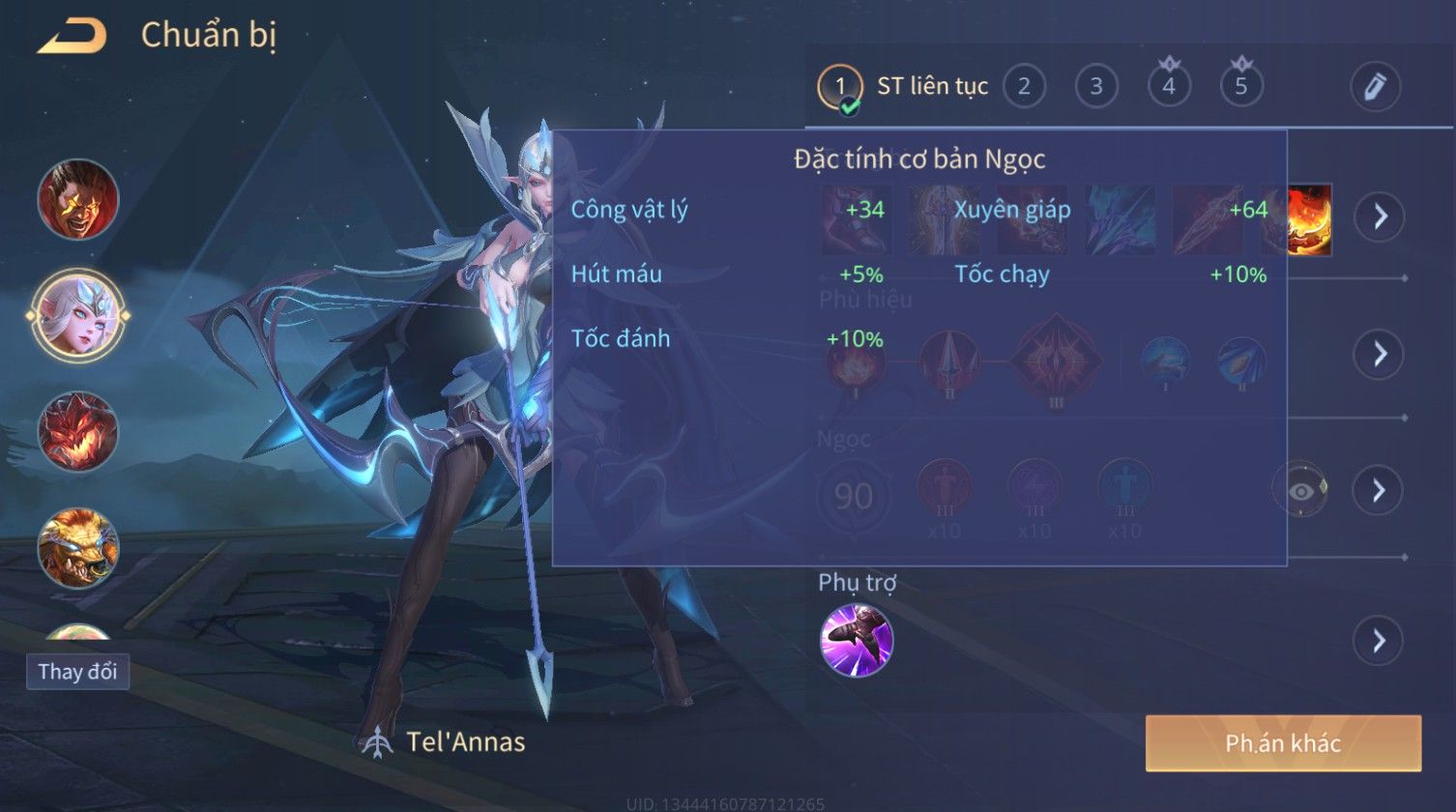Viewport: 1456px width, 812px height.
Task: Open the Phụ trợ arrow
Action: 1378,640
